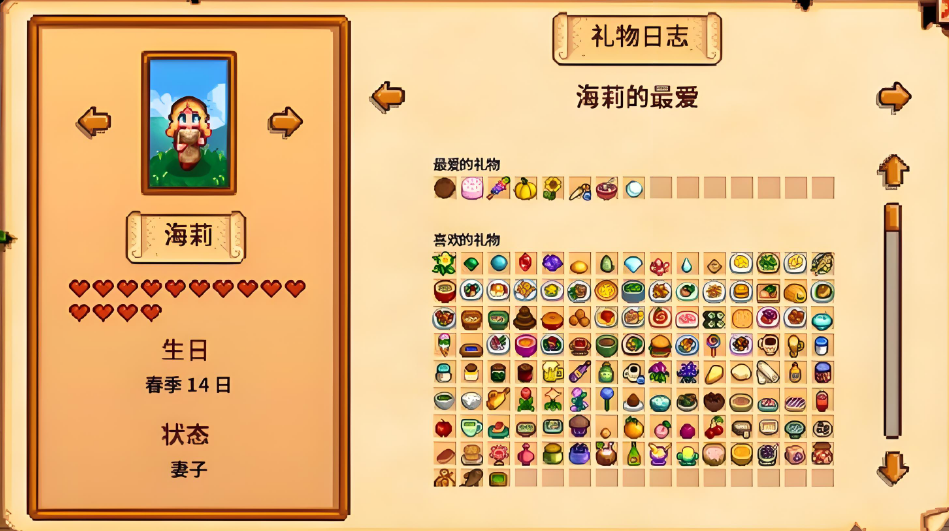Click Haley's character portrait
Viewport: 949px width, 531px height.
point(189,122)
